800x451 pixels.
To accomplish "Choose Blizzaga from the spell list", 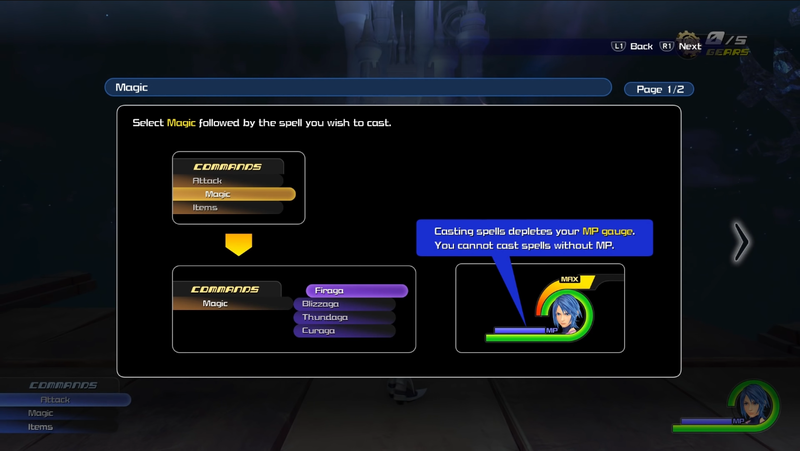I will click(346, 304).
